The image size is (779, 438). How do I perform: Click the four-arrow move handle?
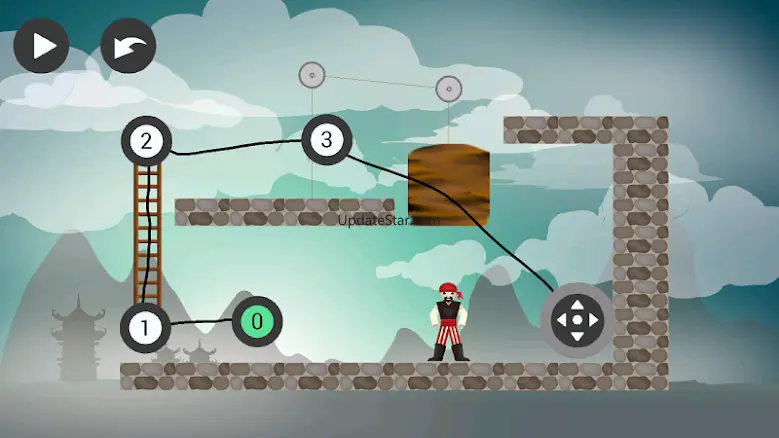pos(577,321)
